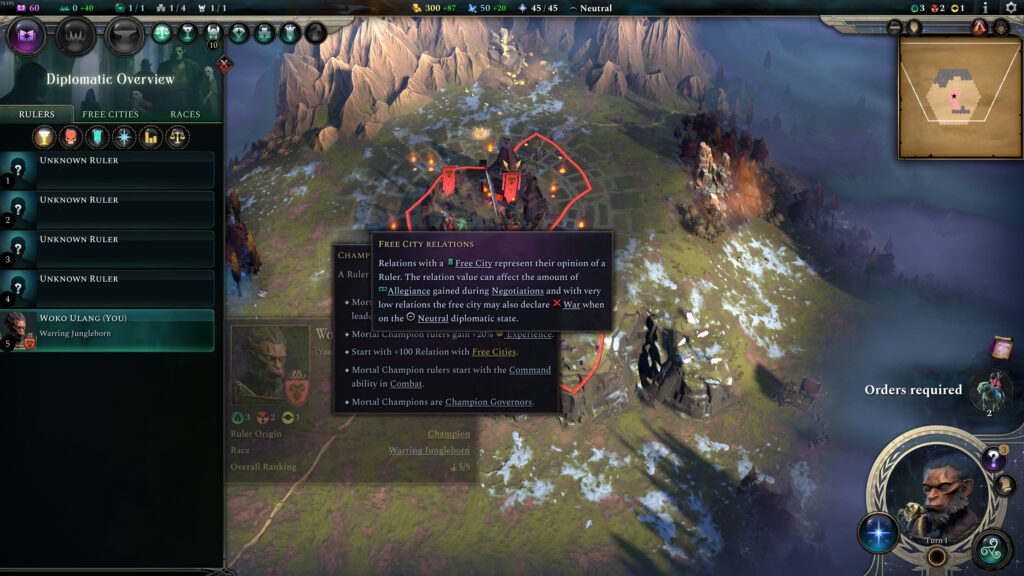
Task: Select the yellow bar chart ranking icon
Action: [151, 137]
